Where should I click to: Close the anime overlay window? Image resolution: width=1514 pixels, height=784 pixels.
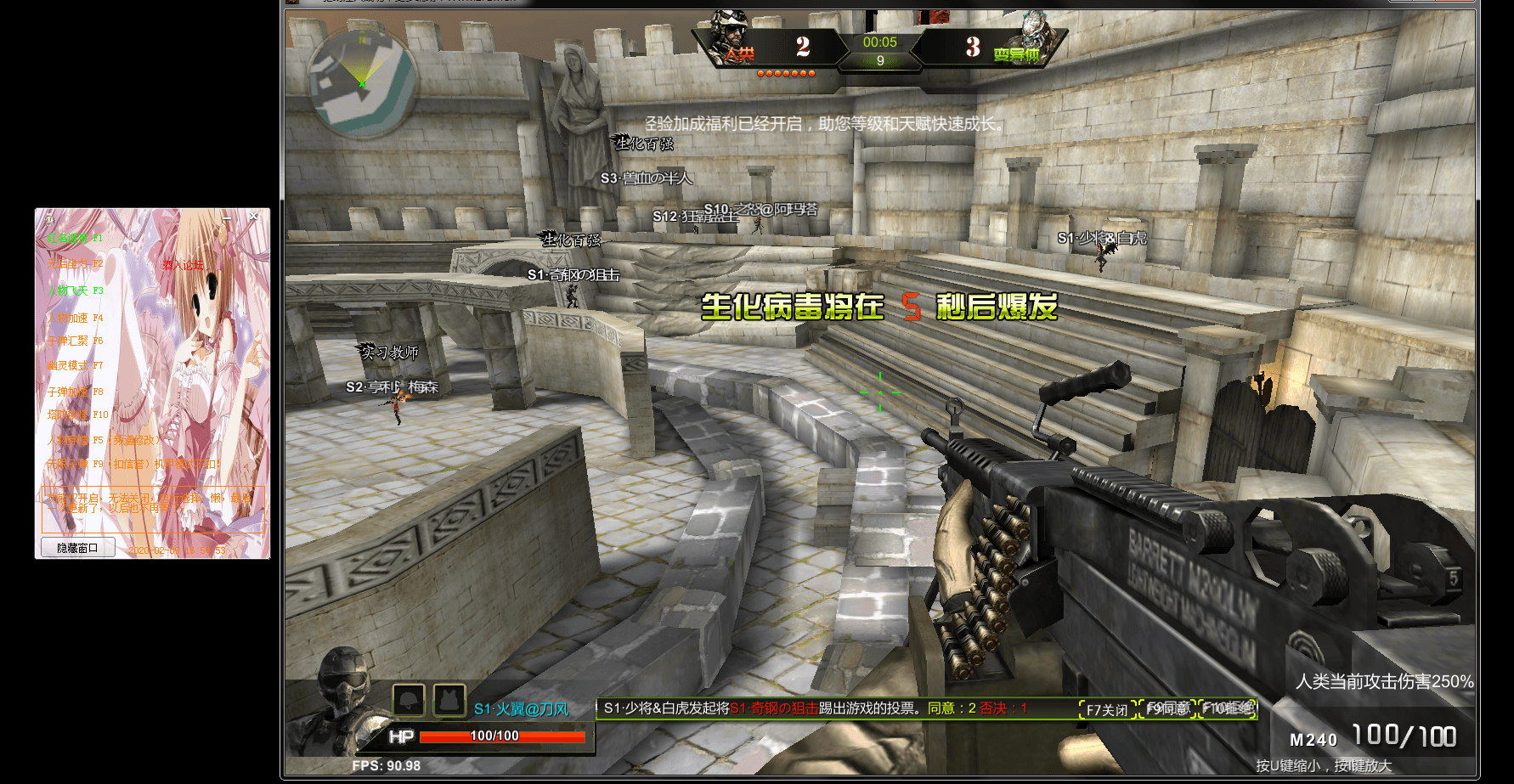[253, 217]
